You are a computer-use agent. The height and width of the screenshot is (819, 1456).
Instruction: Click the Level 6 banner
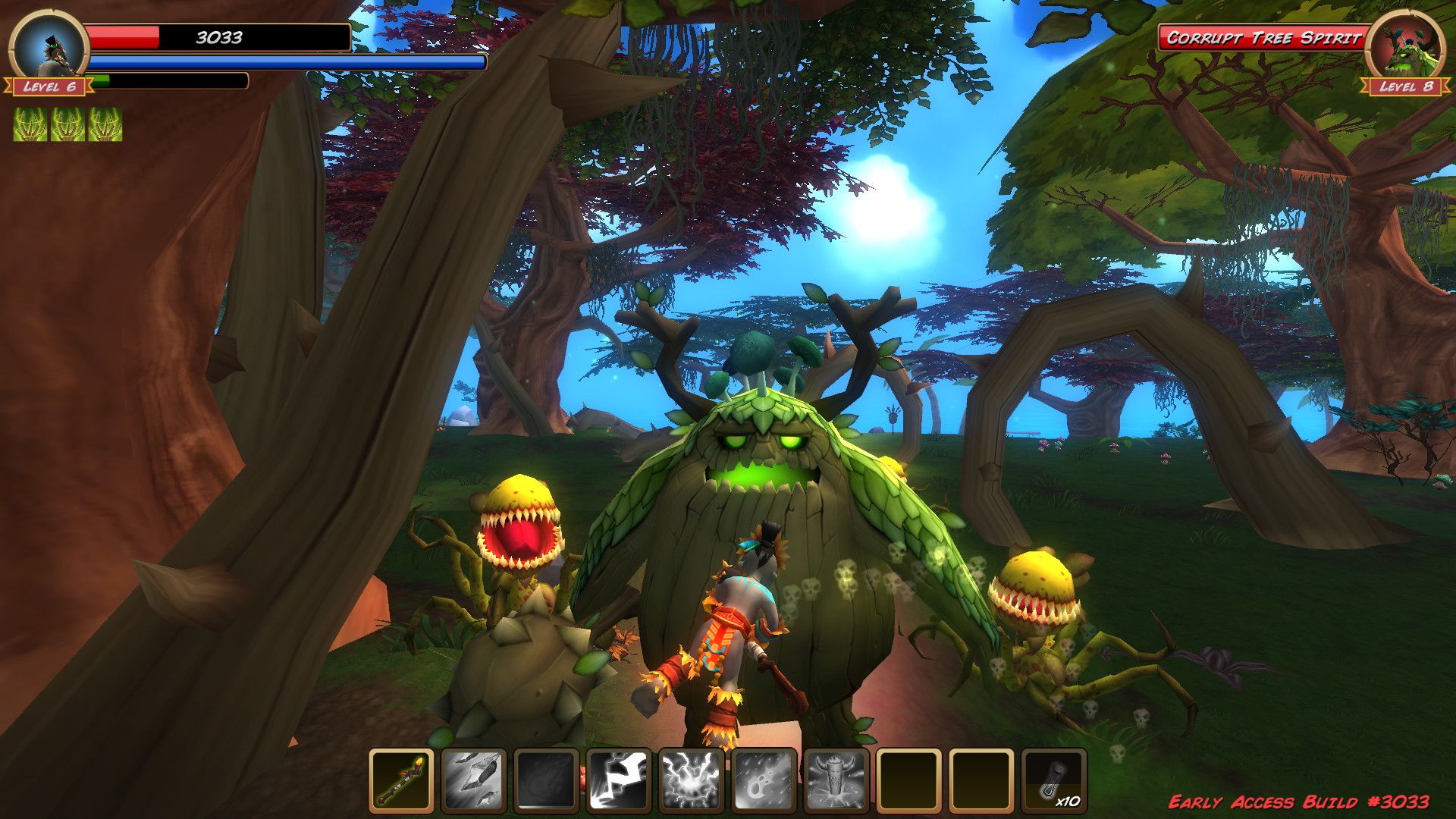coord(48,87)
